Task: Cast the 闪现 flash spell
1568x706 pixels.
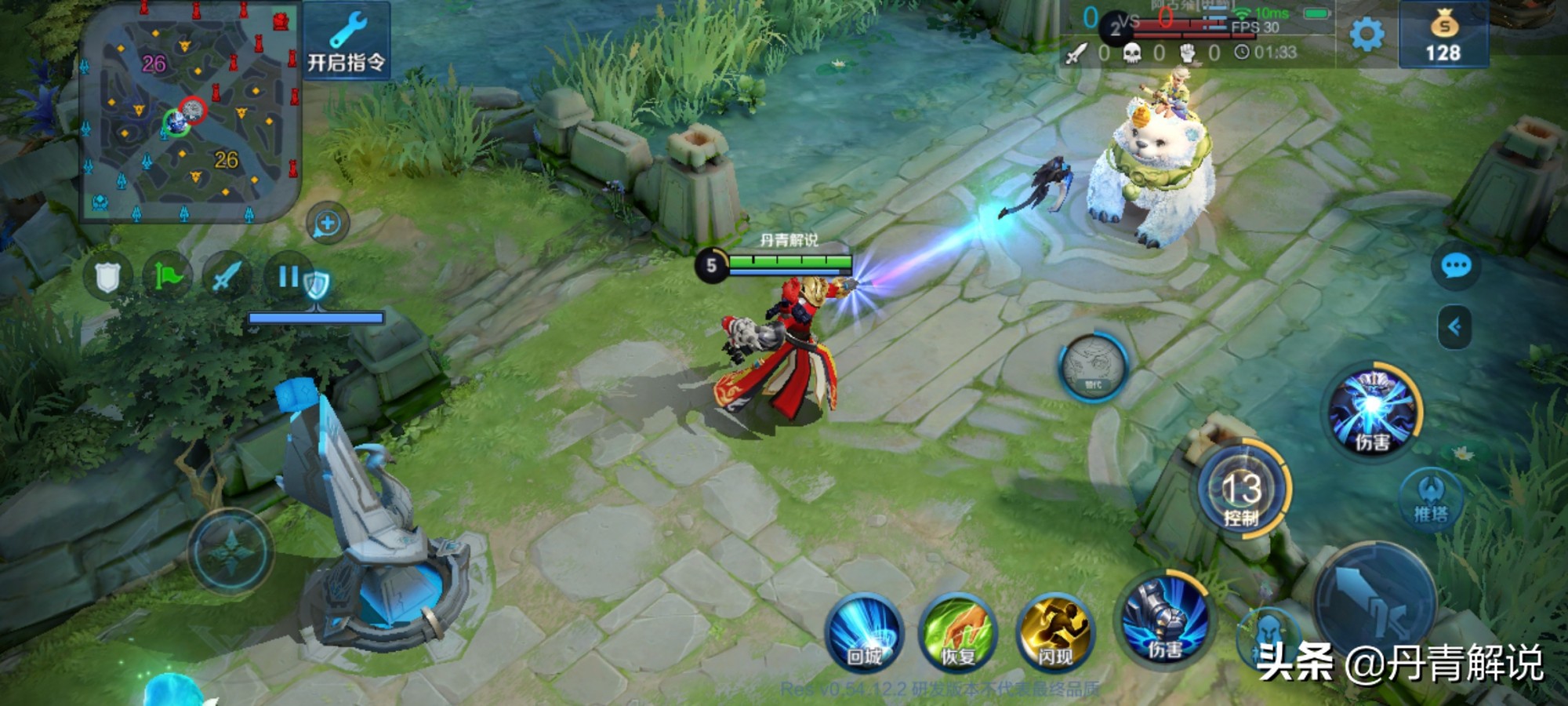Action: pyautogui.click(x=1055, y=633)
